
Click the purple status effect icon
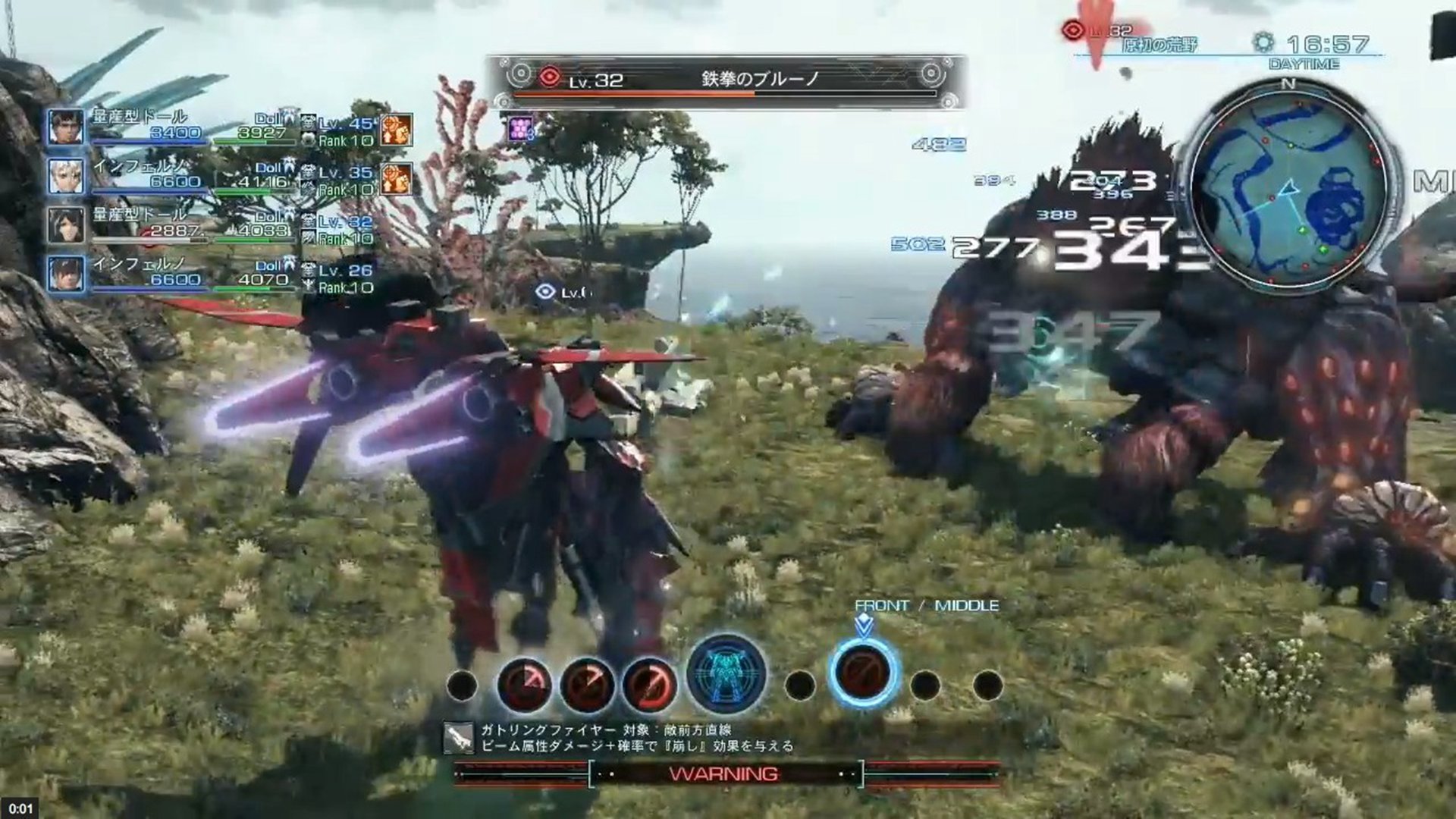click(521, 128)
